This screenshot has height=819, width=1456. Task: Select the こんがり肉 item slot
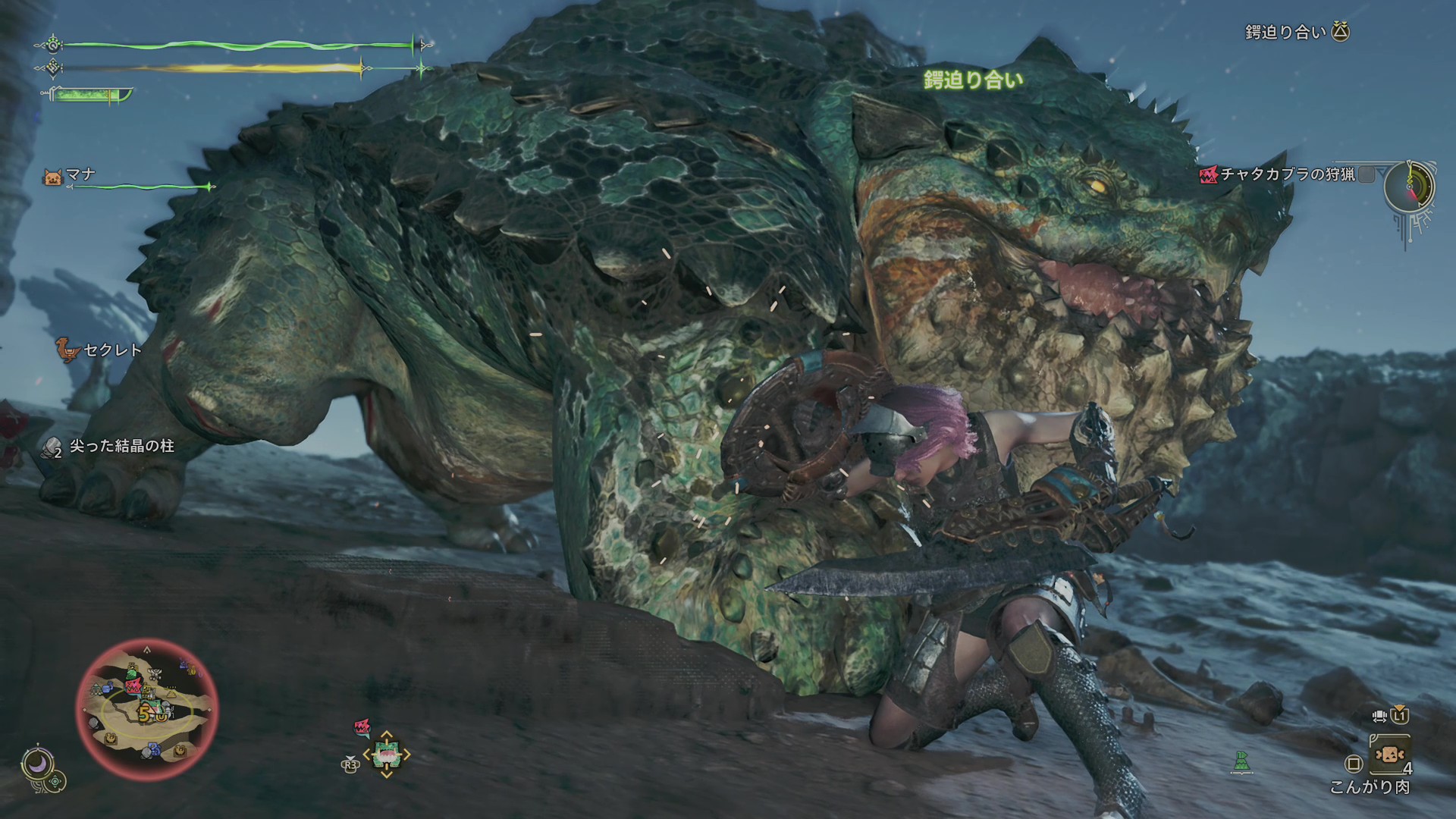1390,755
